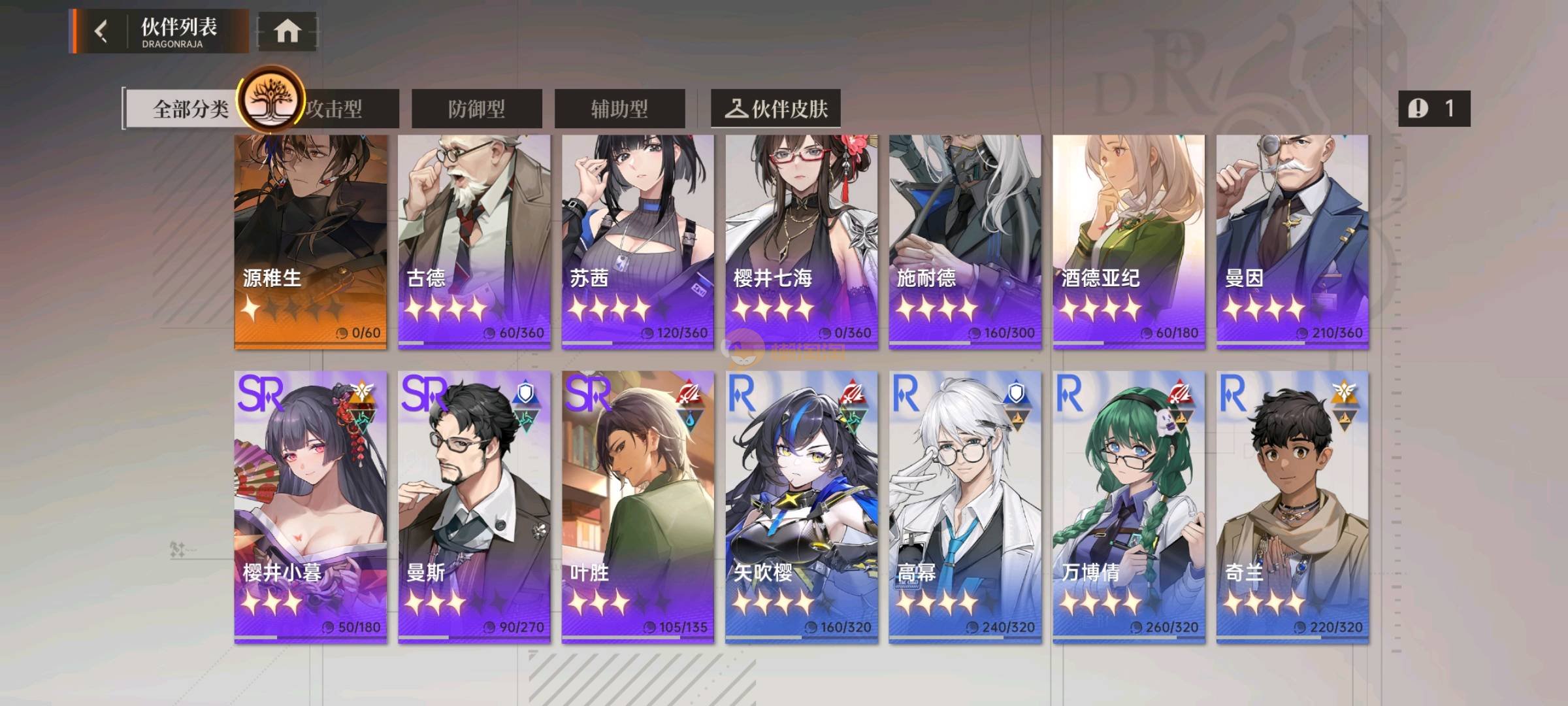Open the 樱井小暮 SR card
The image size is (1568, 706).
[x=310, y=507]
